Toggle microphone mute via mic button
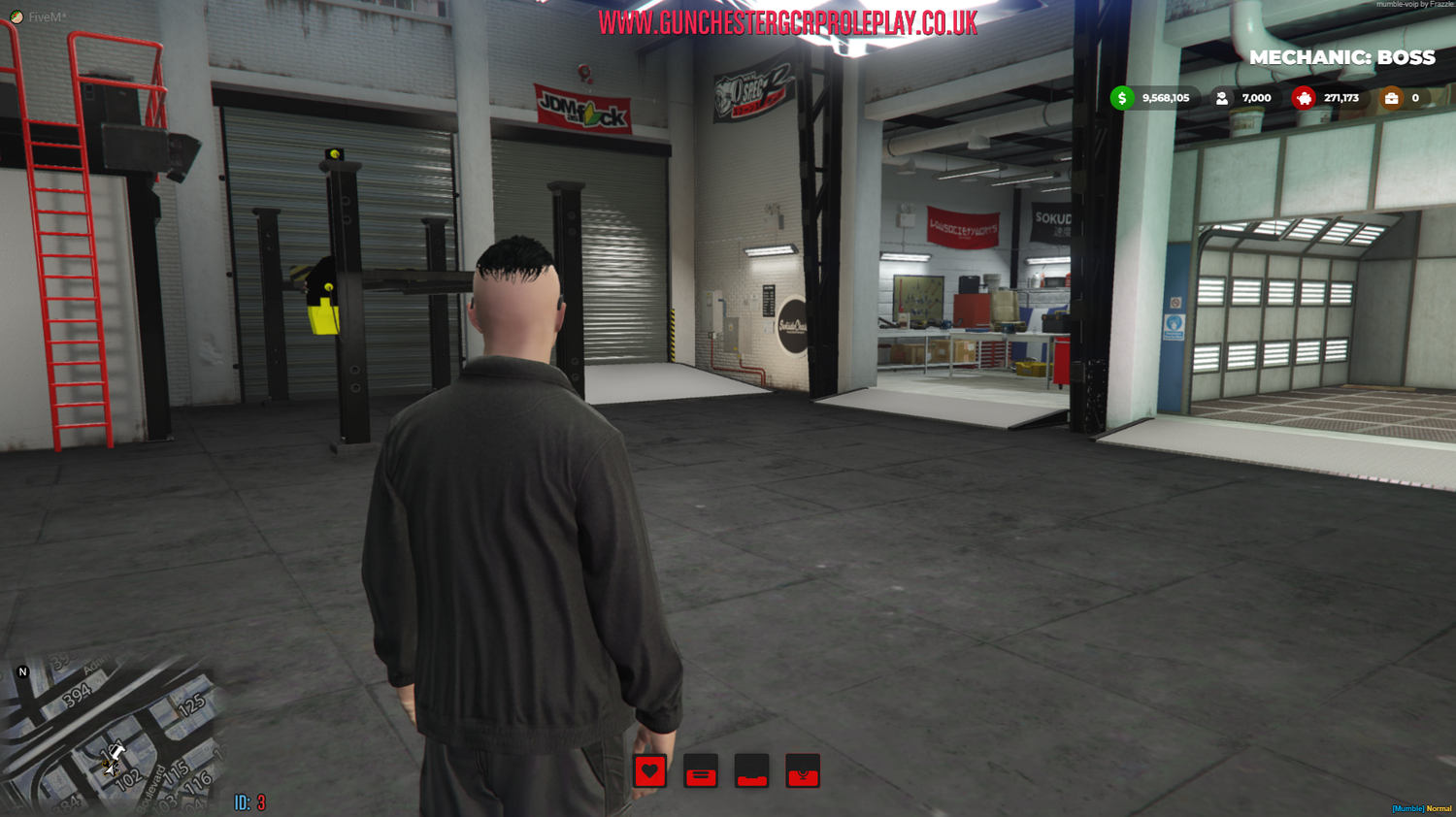The width and height of the screenshot is (1456, 817). pyautogui.click(x=802, y=772)
